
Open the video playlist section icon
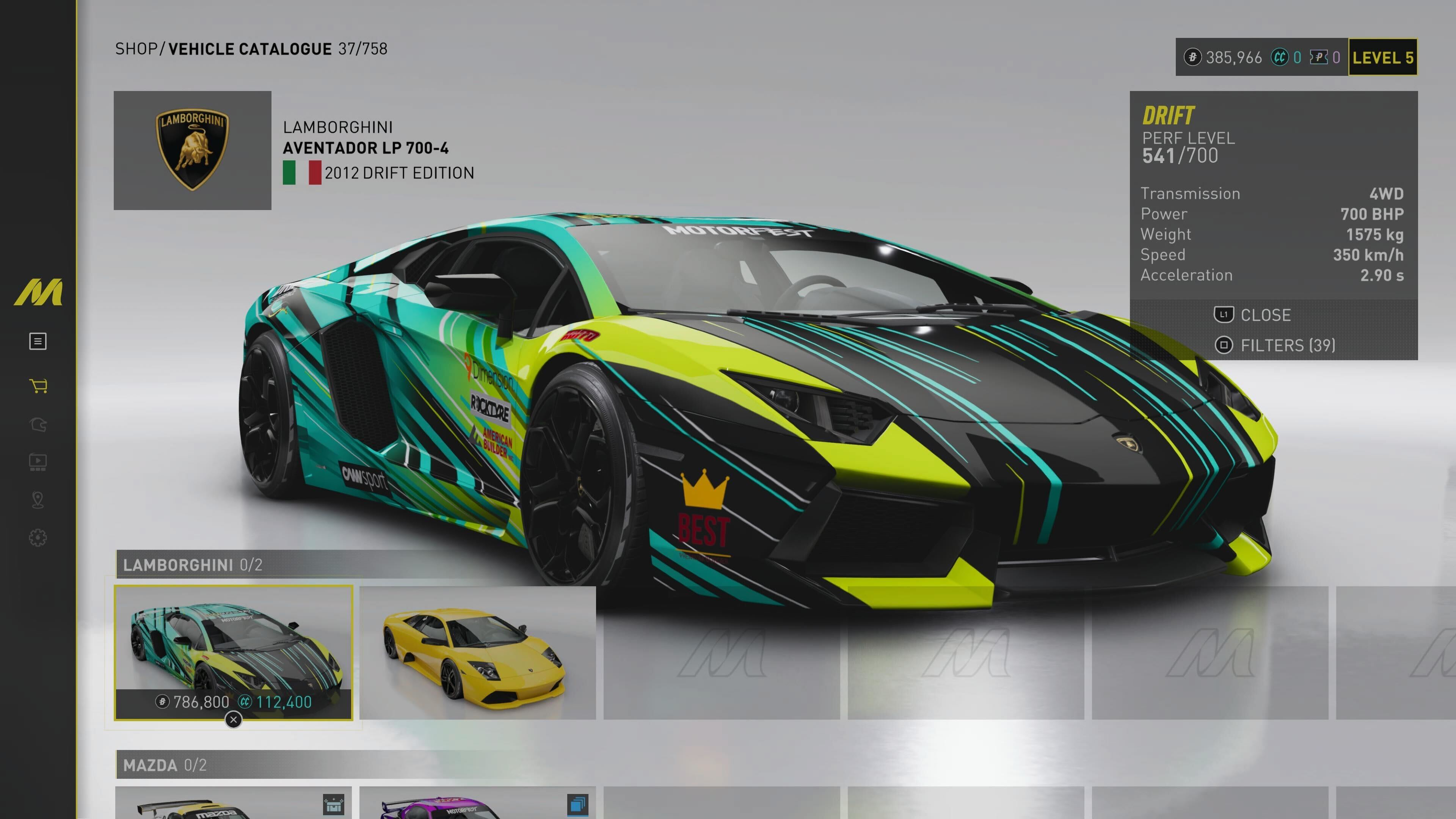click(x=38, y=462)
